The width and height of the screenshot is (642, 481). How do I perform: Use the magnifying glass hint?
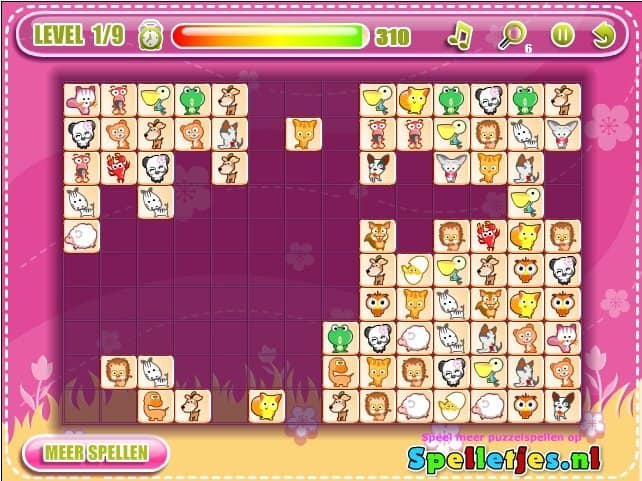pyautogui.click(x=511, y=36)
